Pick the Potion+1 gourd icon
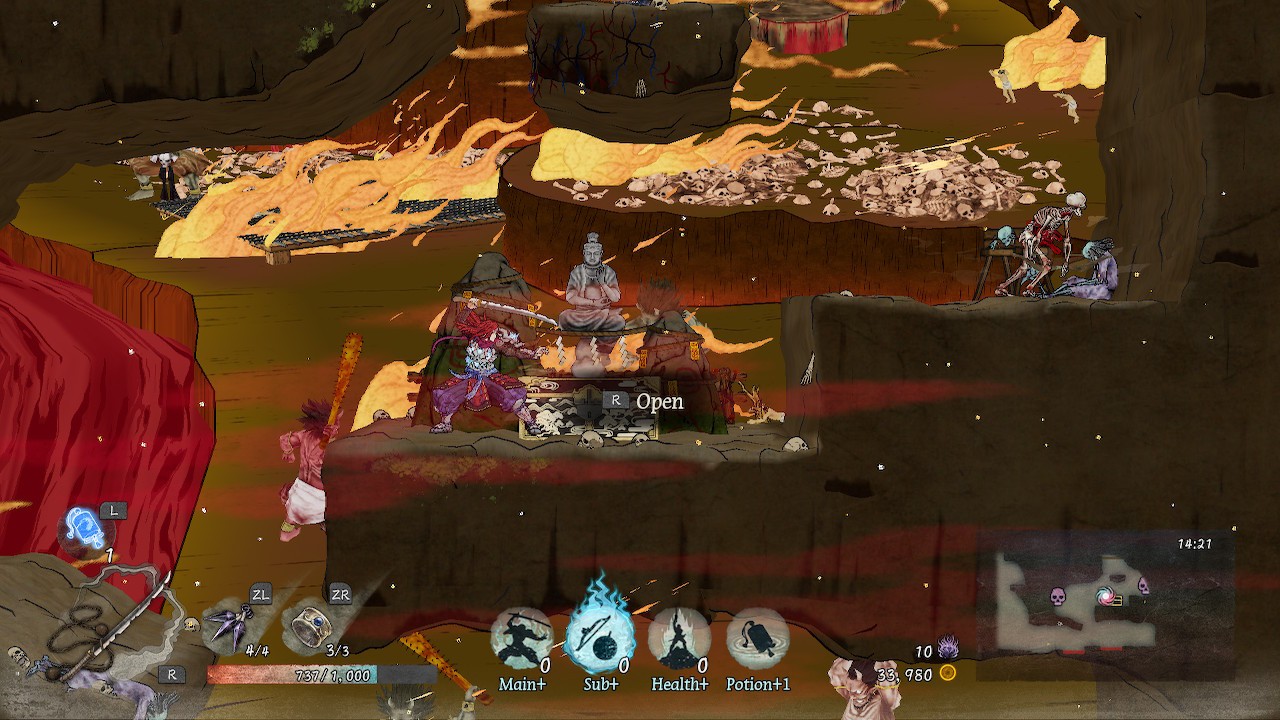The width and height of the screenshot is (1280, 720). (757, 640)
